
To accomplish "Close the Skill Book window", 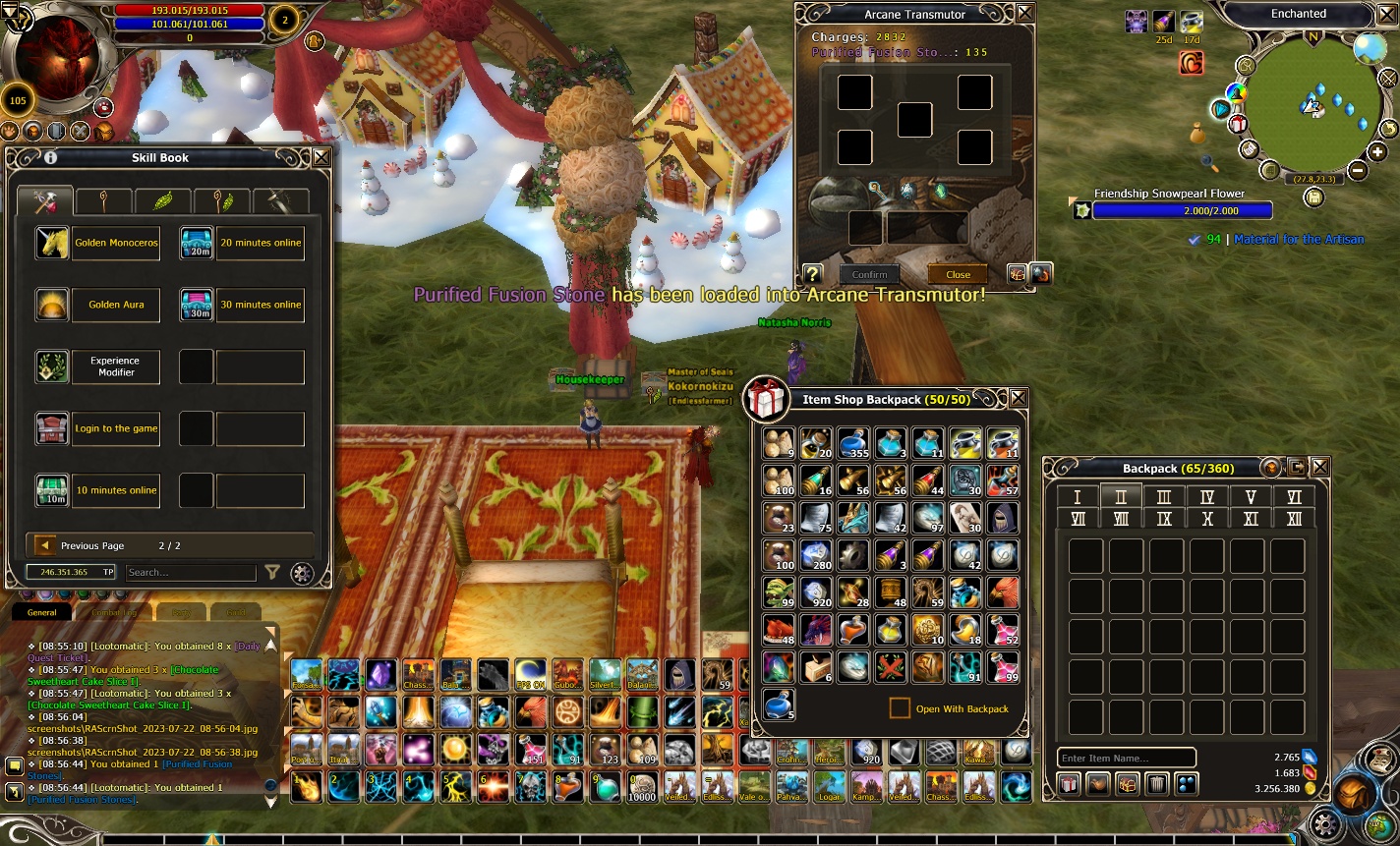I will tap(321, 157).
